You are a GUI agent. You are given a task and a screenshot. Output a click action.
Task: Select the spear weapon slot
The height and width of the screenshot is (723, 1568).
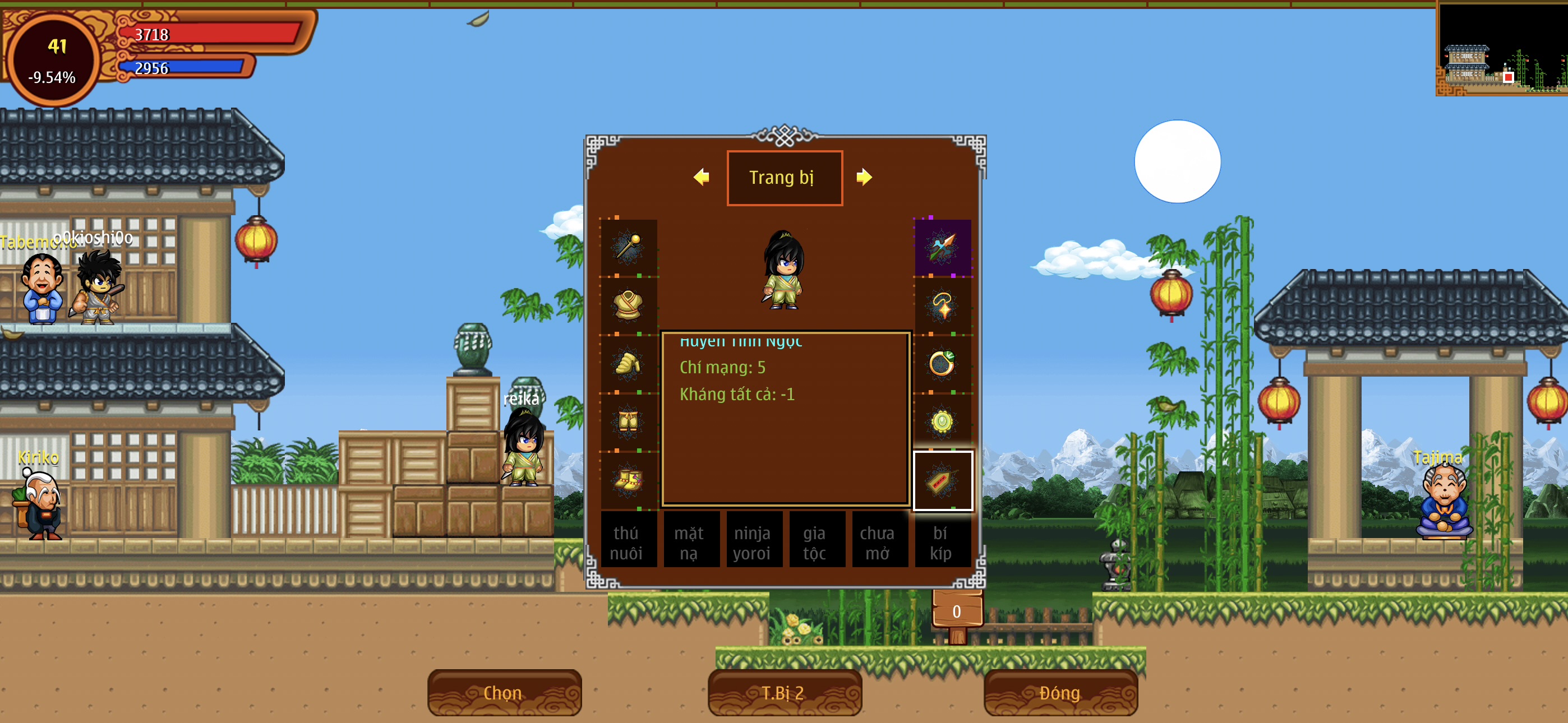(x=942, y=247)
